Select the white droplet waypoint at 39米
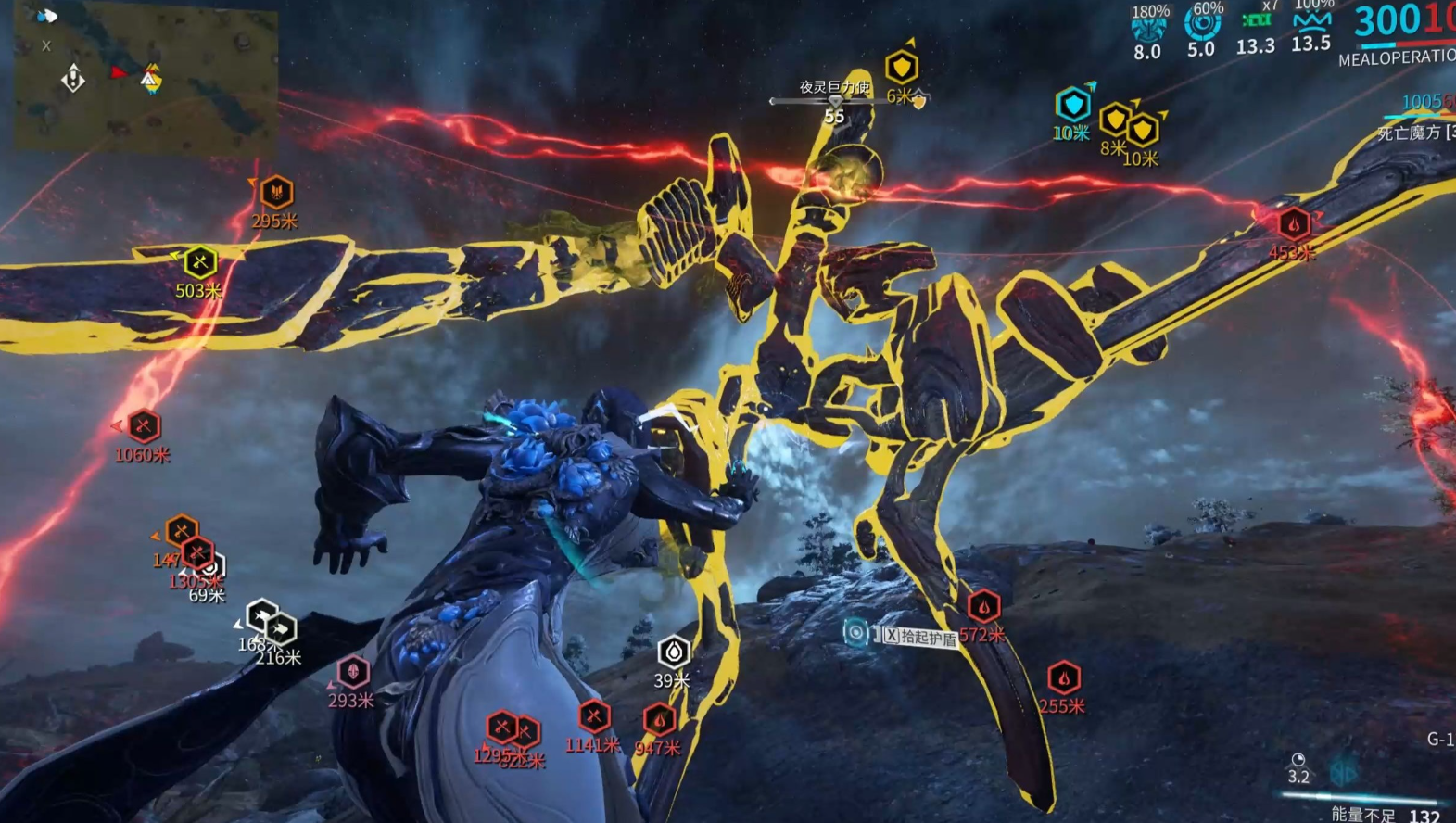Screen dimensions: 1456x823 [x=674, y=652]
